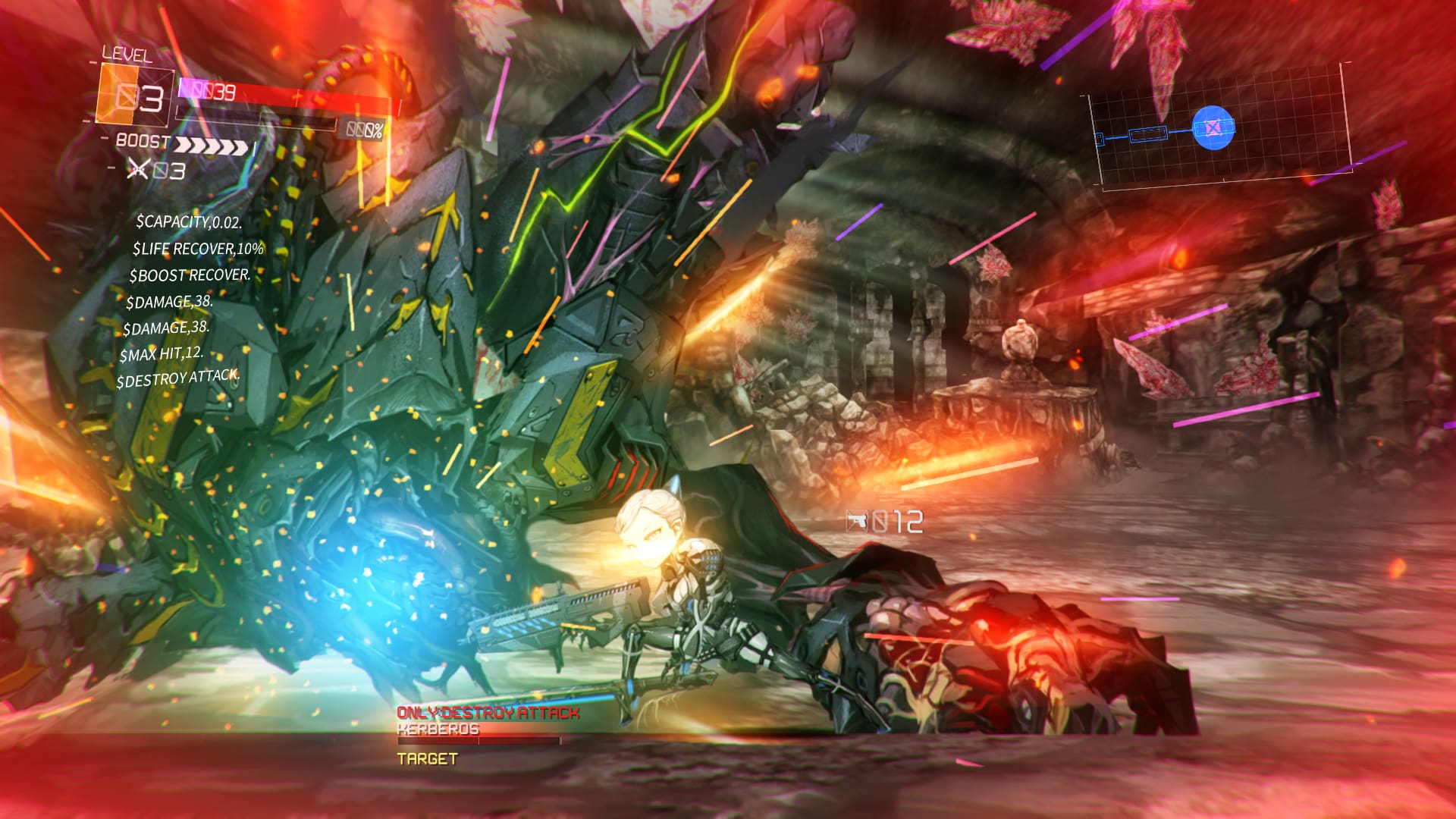Click the BOOST chevron arrows indicator

point(212,146)
